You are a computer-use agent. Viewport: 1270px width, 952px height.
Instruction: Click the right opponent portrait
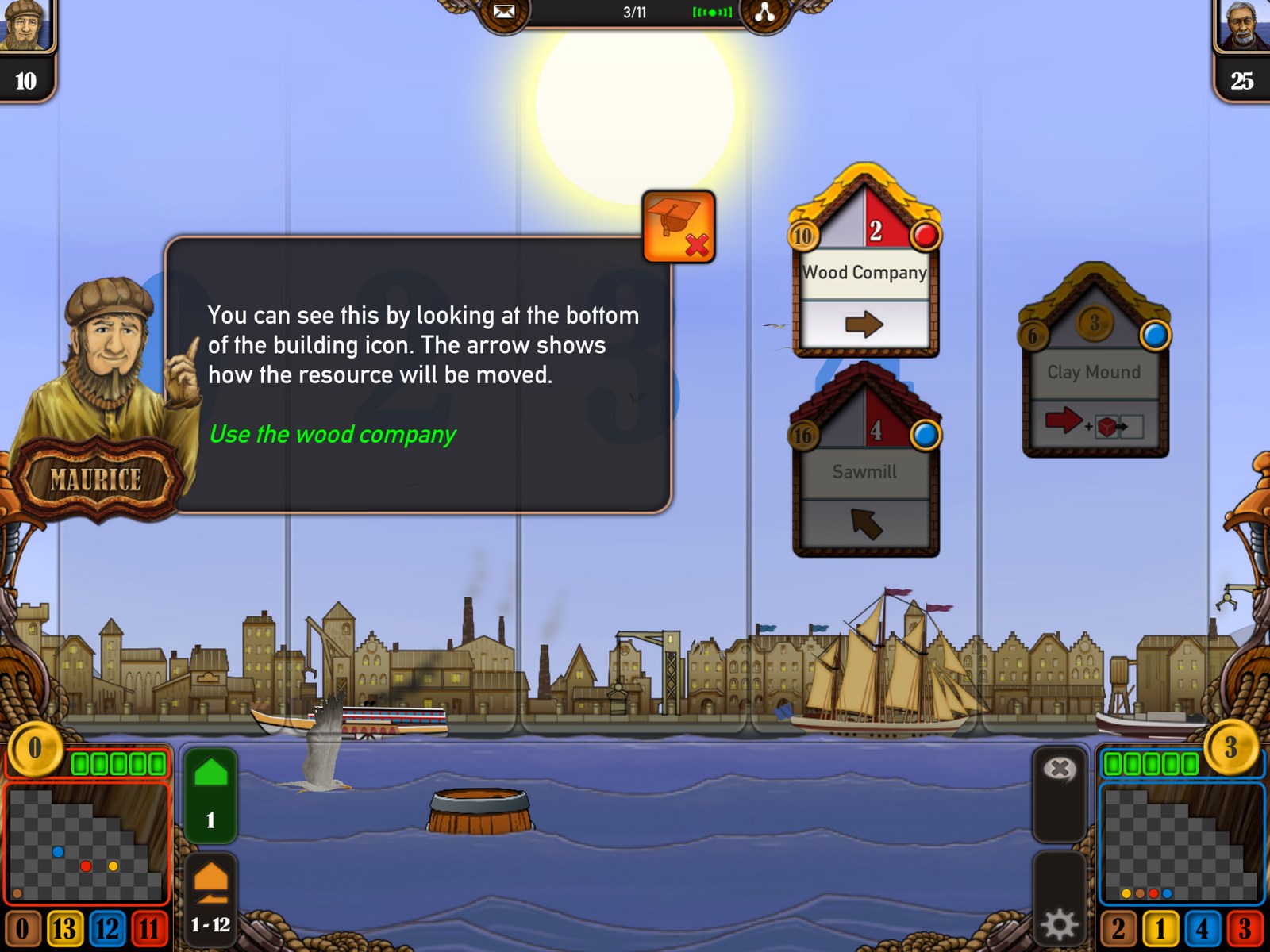(1242, 25)
